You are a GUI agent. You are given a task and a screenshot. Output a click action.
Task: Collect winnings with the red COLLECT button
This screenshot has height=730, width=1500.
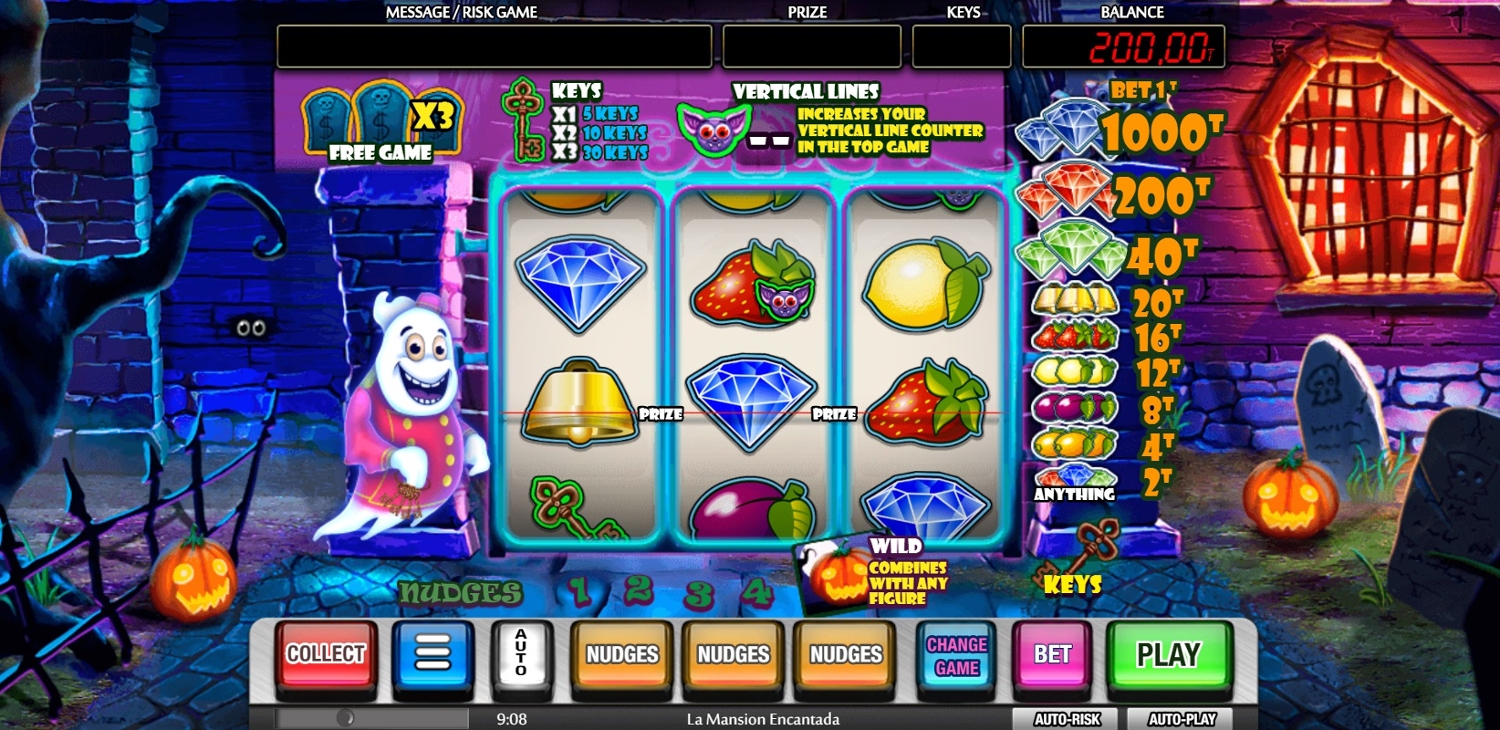click(326, 654)
